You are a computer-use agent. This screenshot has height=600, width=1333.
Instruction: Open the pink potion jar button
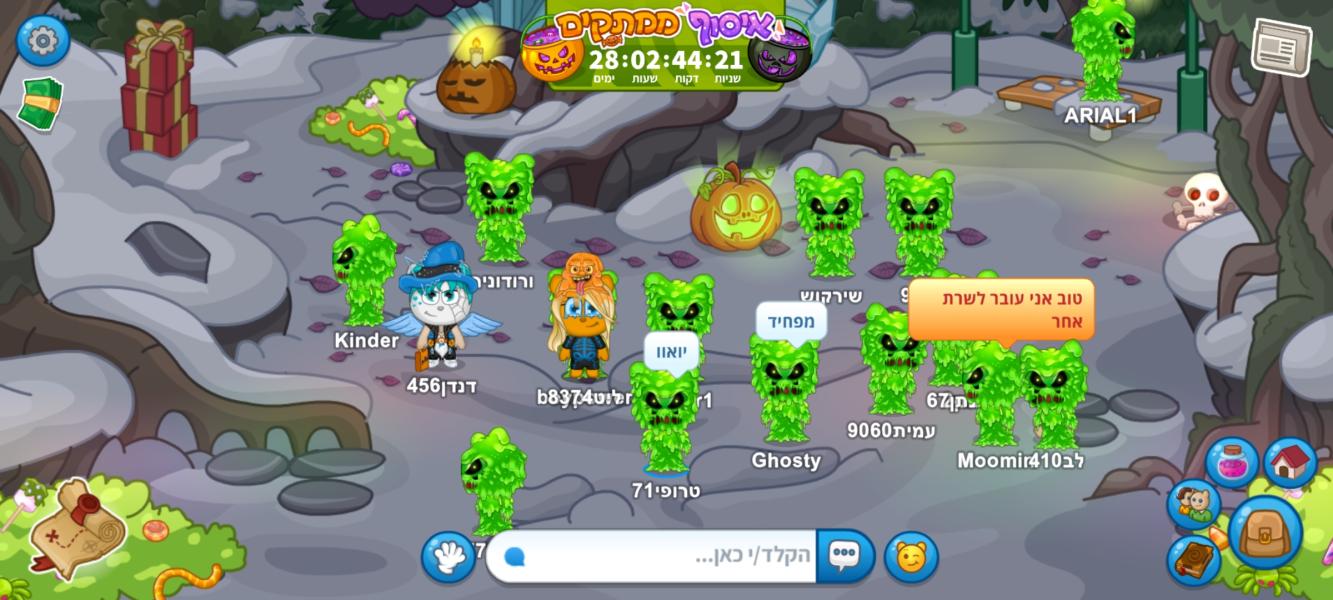(1231, 463)
